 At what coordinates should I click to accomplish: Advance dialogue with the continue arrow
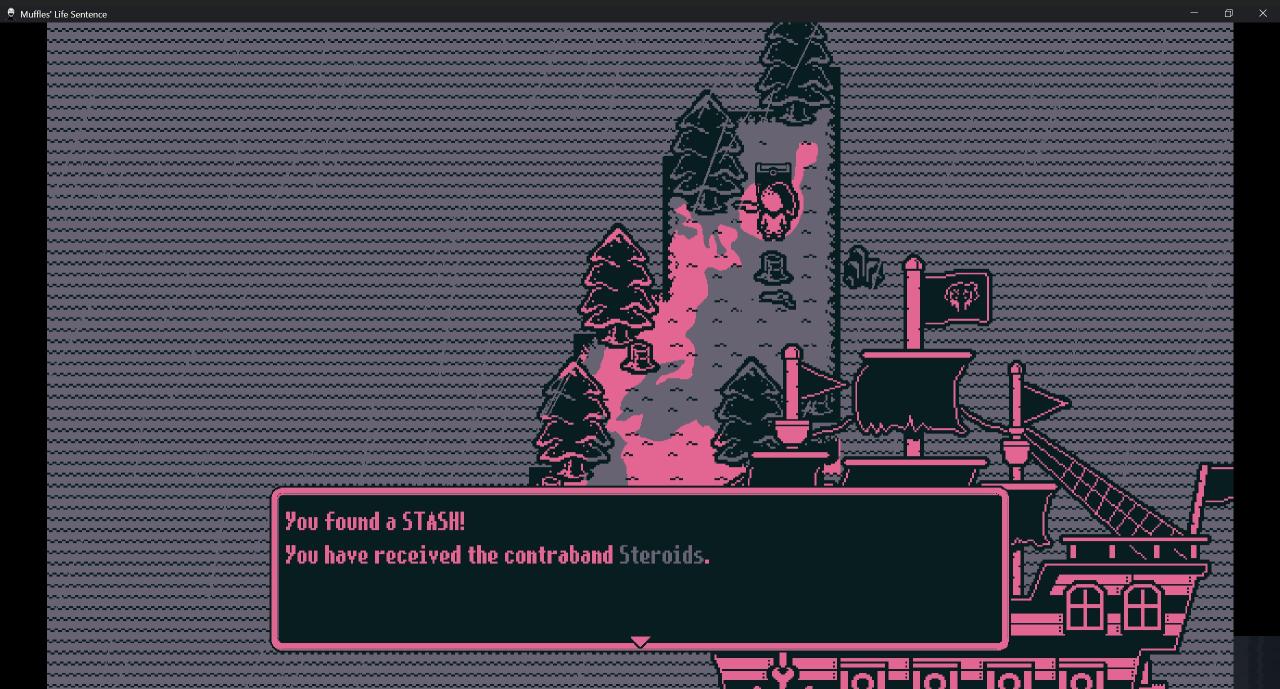pos(640,641)
